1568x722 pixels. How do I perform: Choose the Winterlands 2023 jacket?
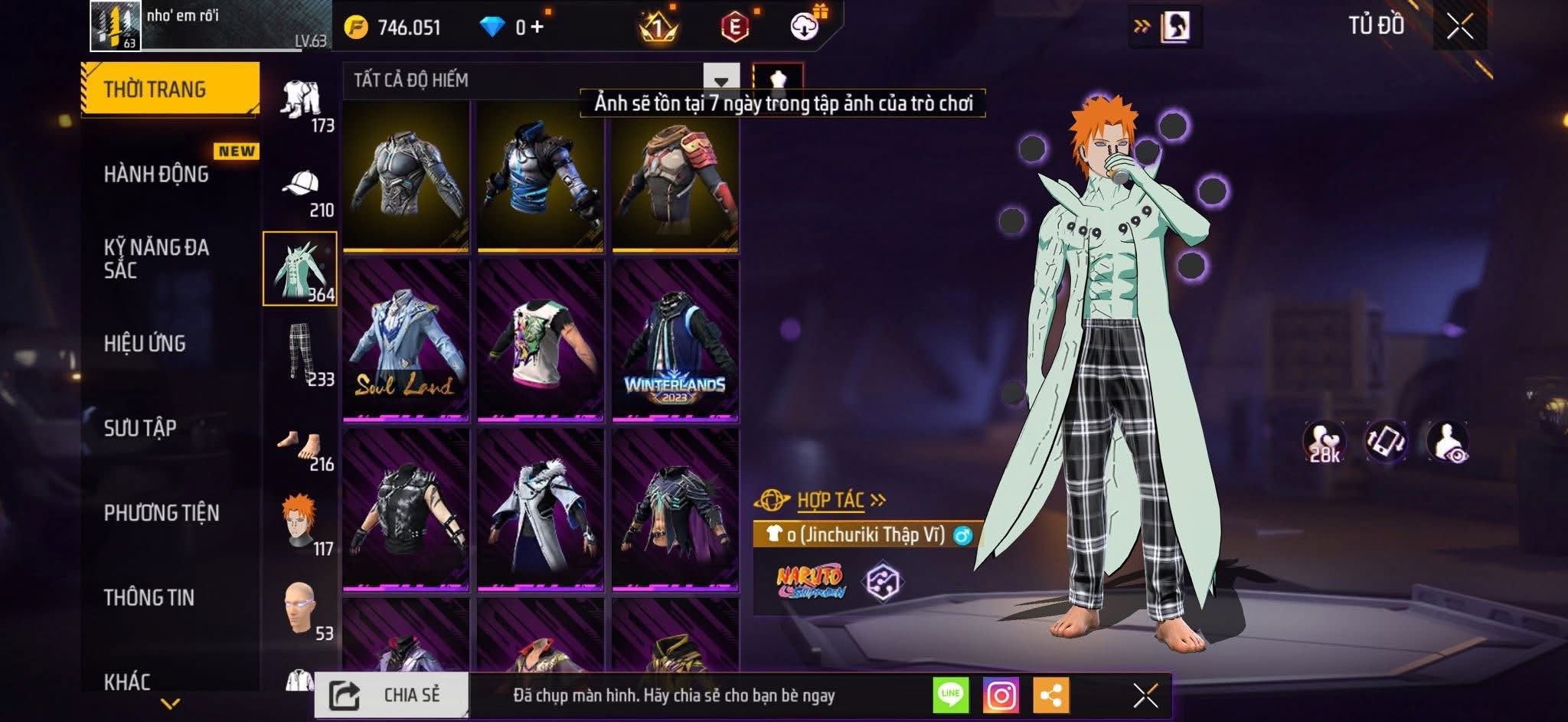point(675,340)
